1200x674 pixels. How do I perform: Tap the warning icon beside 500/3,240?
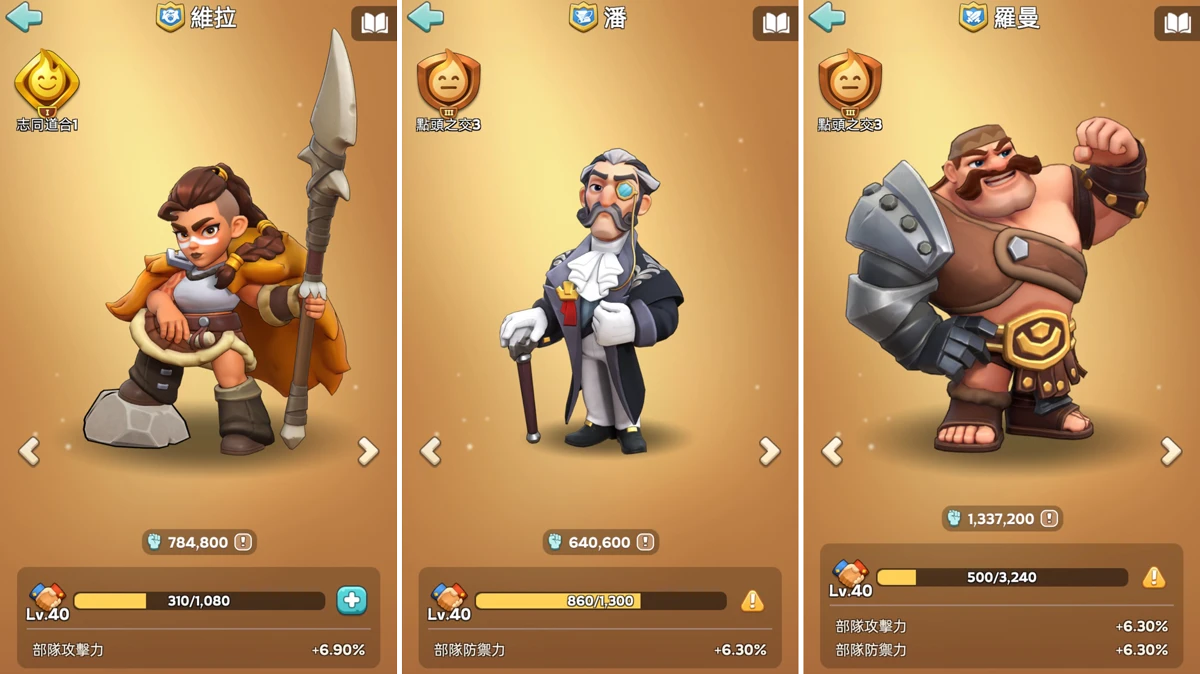point(1154,577)
